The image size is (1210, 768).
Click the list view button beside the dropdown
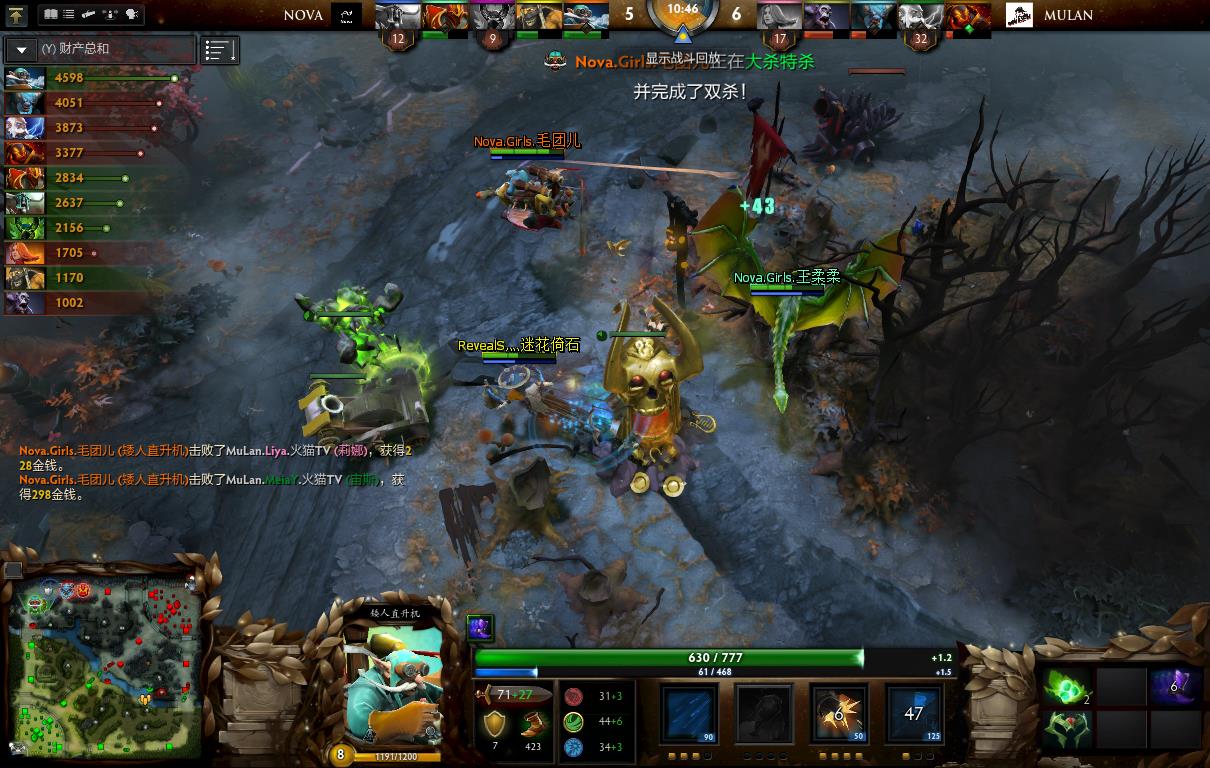click(x=220, y=50)
